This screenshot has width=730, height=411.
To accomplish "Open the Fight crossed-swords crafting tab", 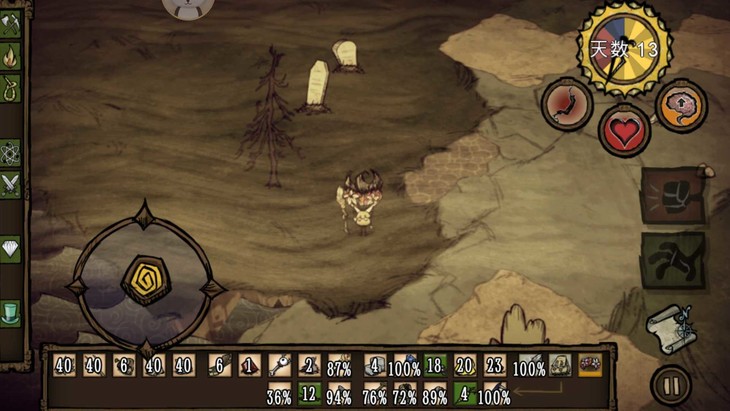I will pos(11,184).
